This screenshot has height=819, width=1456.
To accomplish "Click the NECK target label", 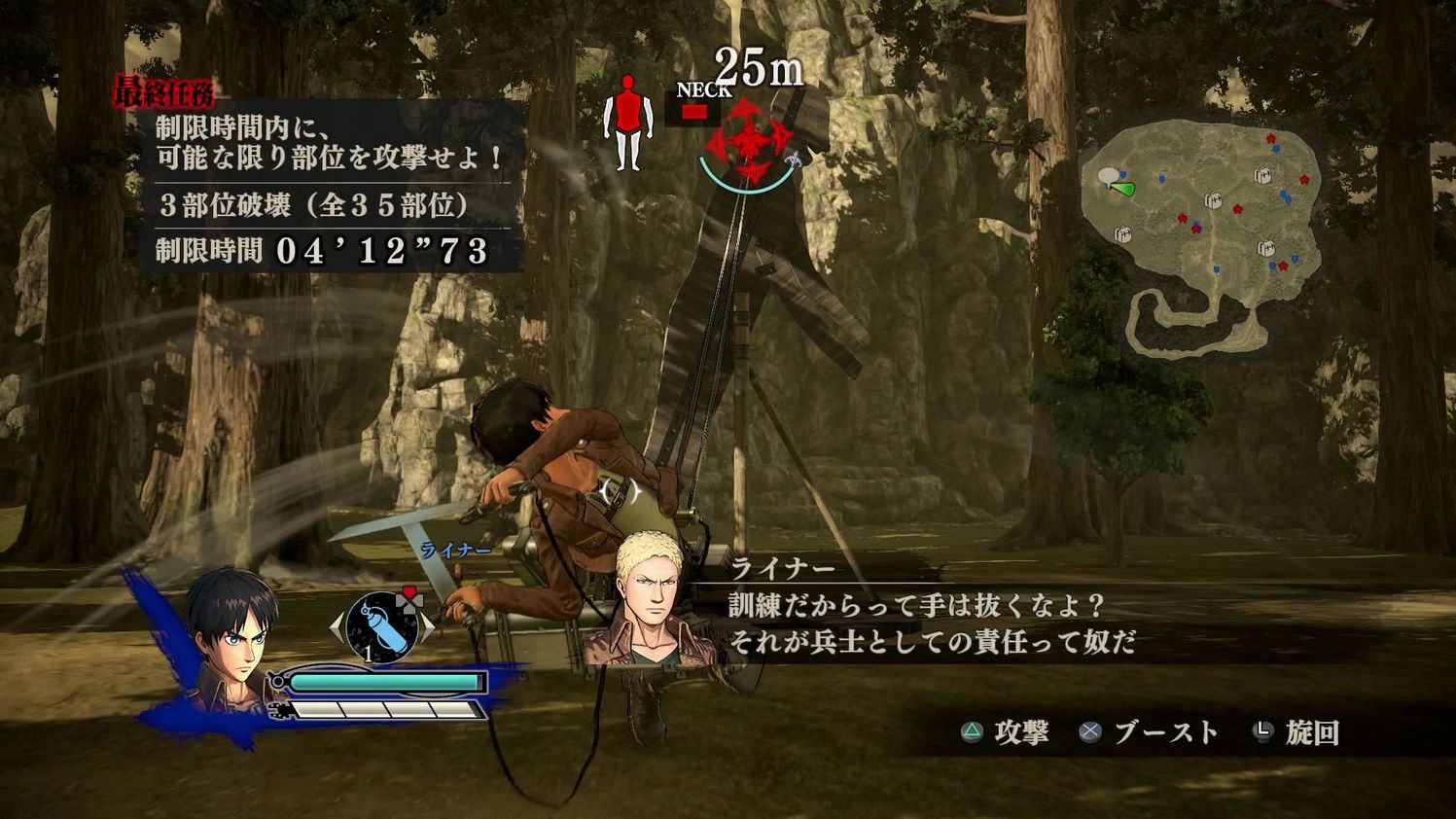I will point(704,91).
